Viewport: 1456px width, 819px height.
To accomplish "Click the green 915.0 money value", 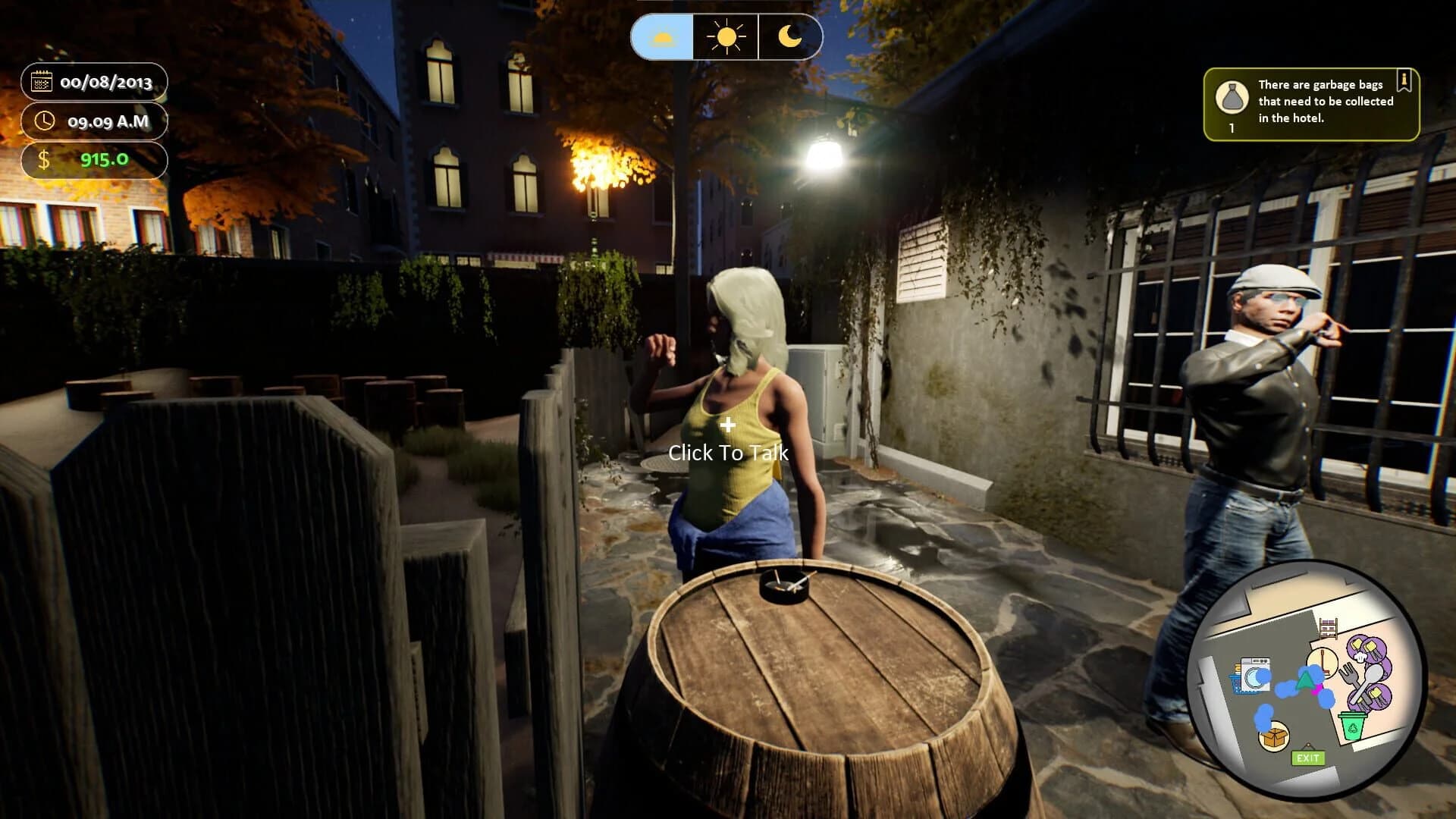I will point(105,160).
